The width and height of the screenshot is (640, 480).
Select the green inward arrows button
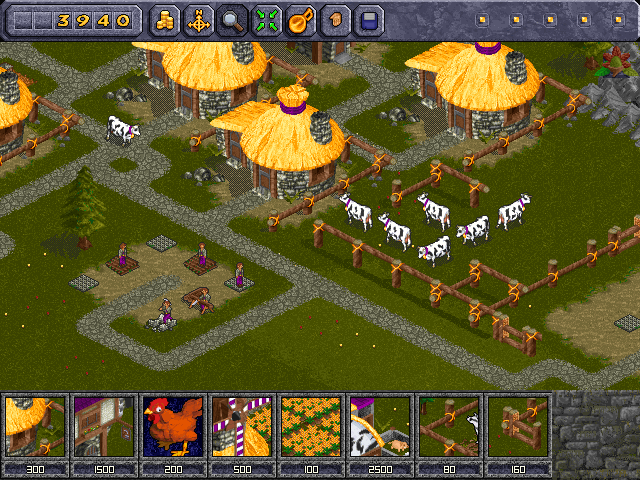(x=267, y=19)
